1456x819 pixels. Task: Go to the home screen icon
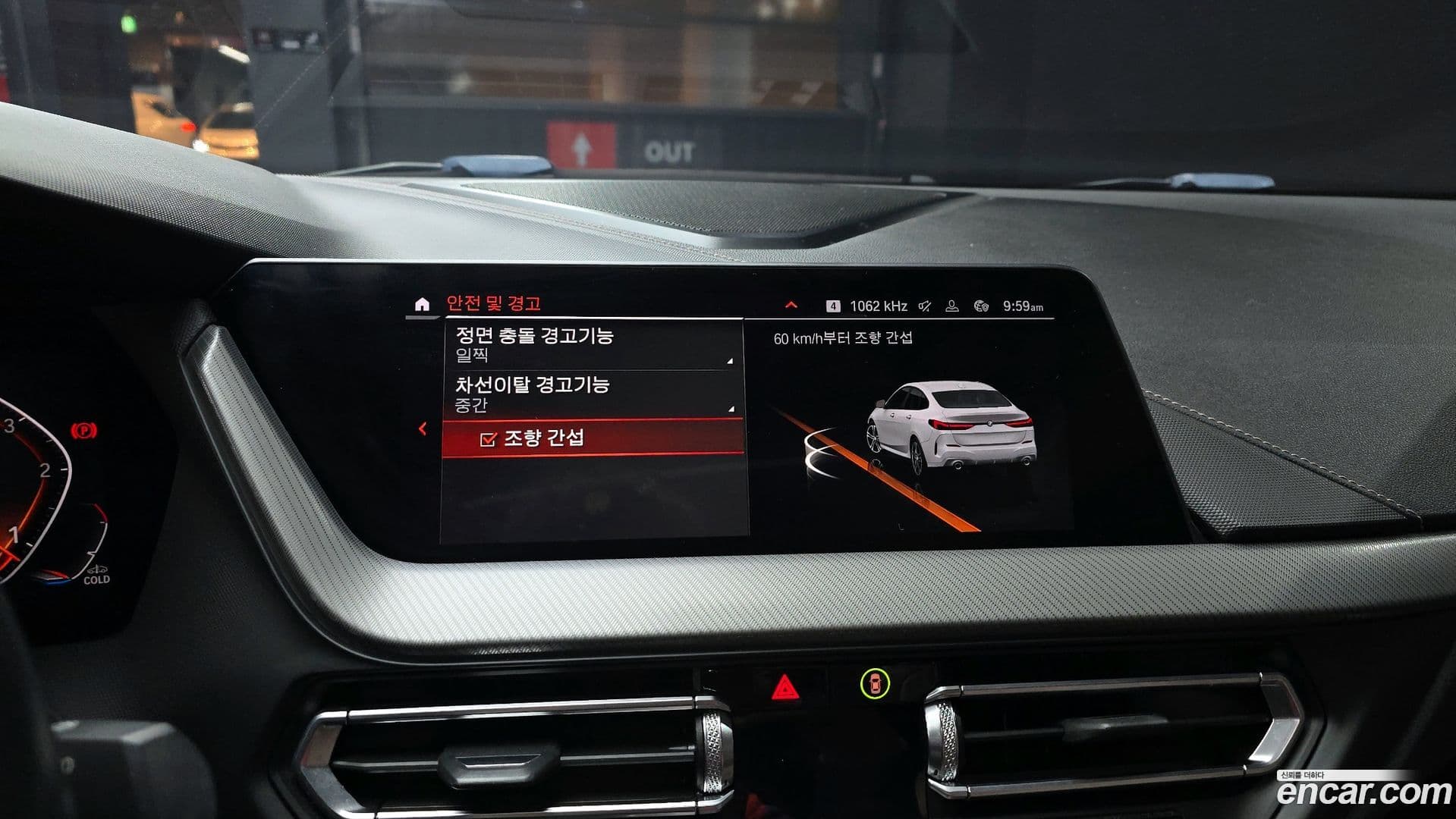423,305
